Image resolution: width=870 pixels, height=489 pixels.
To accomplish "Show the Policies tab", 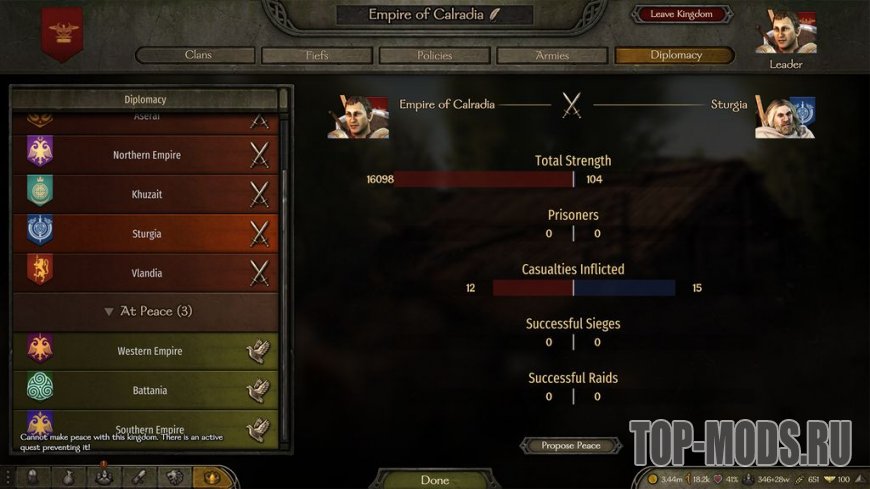I will point(434,55).
